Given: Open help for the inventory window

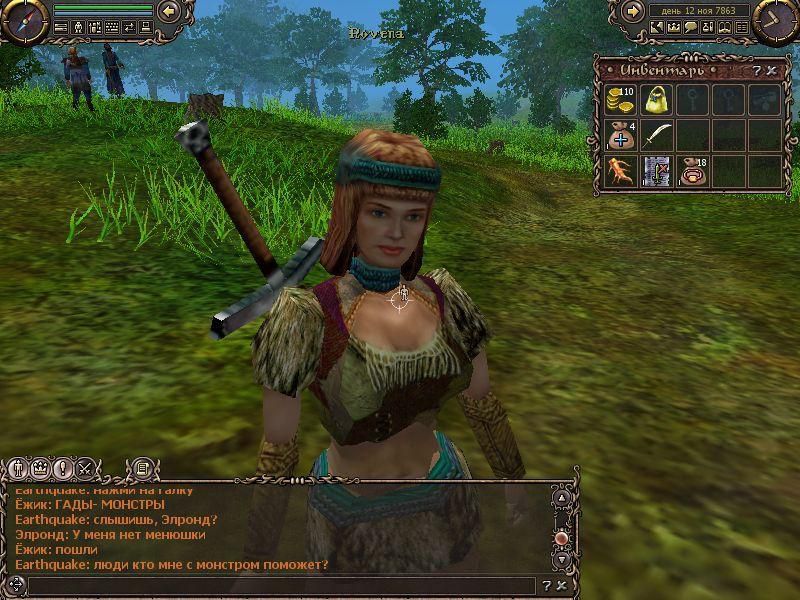Looking at the screenshot, I should click(759, 70).
